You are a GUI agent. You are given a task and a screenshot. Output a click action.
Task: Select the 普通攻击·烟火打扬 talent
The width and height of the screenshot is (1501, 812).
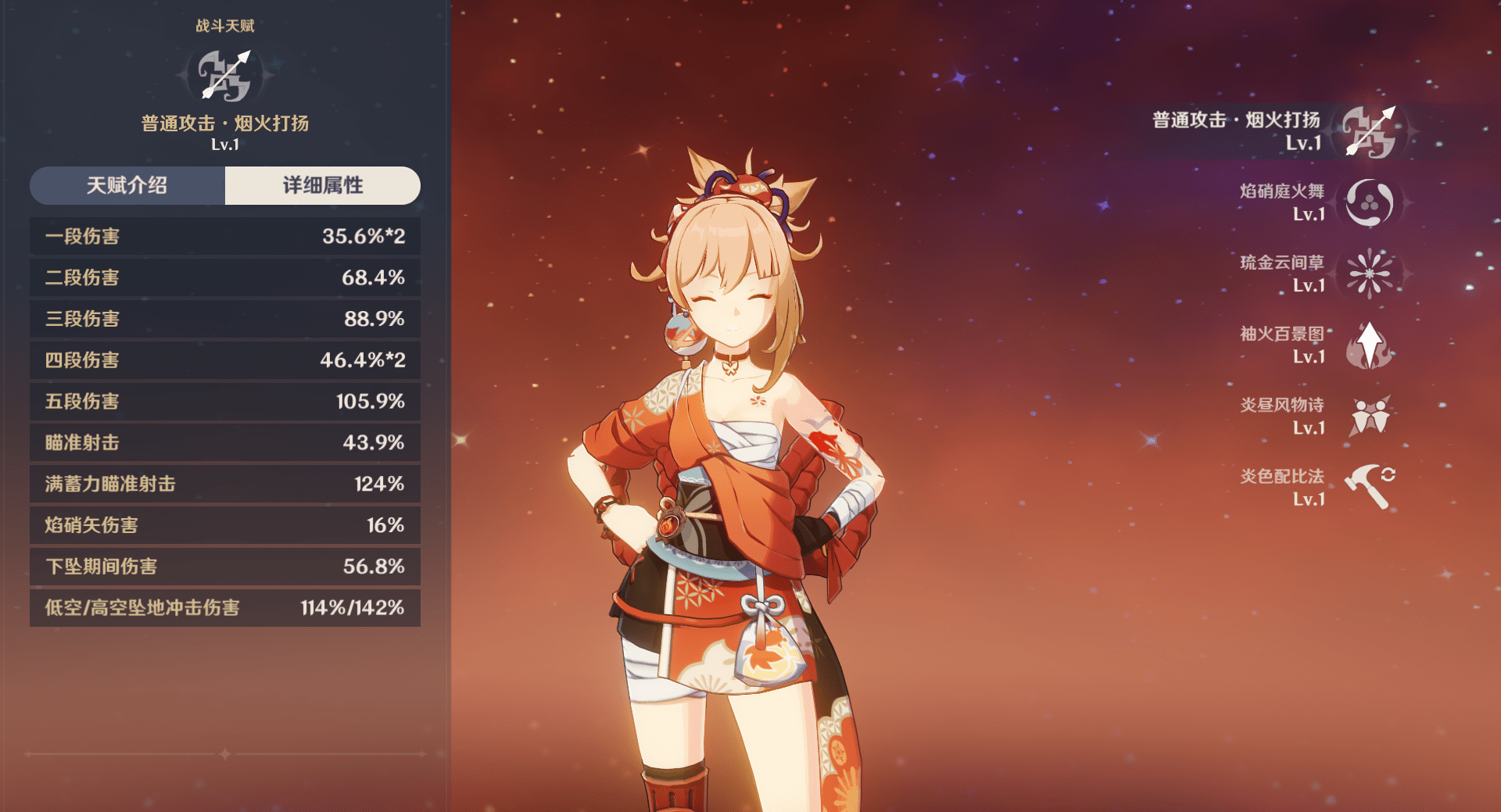point(1369,131)
